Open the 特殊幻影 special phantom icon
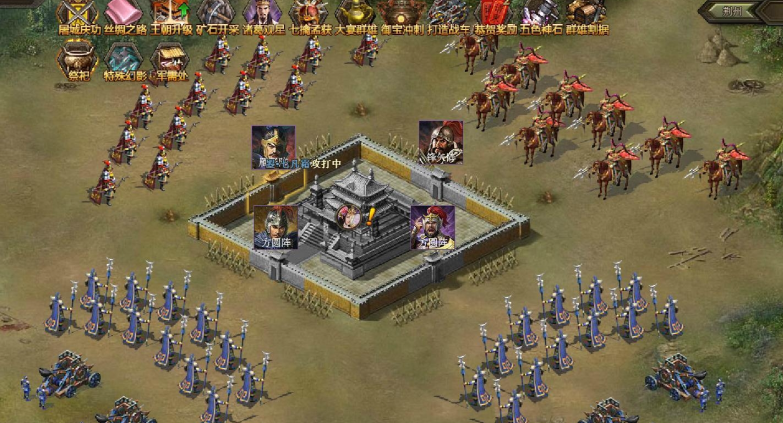Image resolution: width=783 pixels, height=423 pixels. pos(124,58)
